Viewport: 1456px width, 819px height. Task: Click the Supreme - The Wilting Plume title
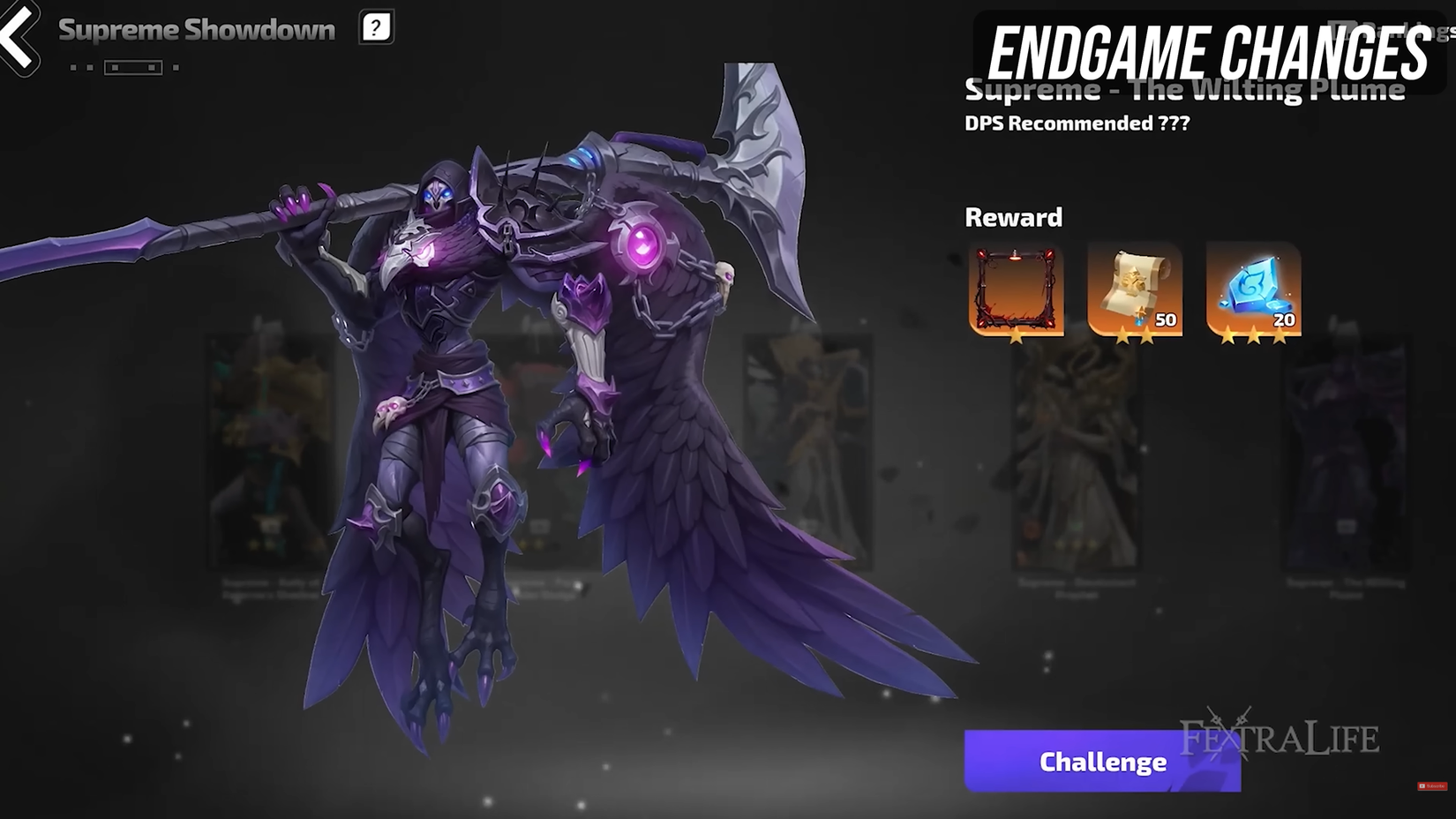[x=1185, y=88]
